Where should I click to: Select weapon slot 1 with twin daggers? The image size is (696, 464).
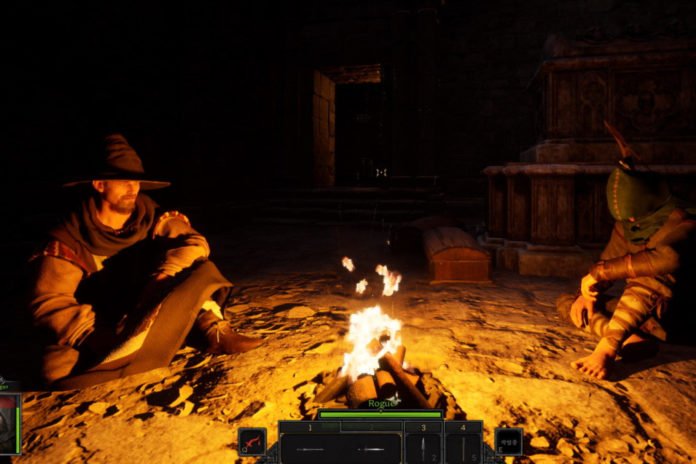pyautogui.click(x=340, y=446)
